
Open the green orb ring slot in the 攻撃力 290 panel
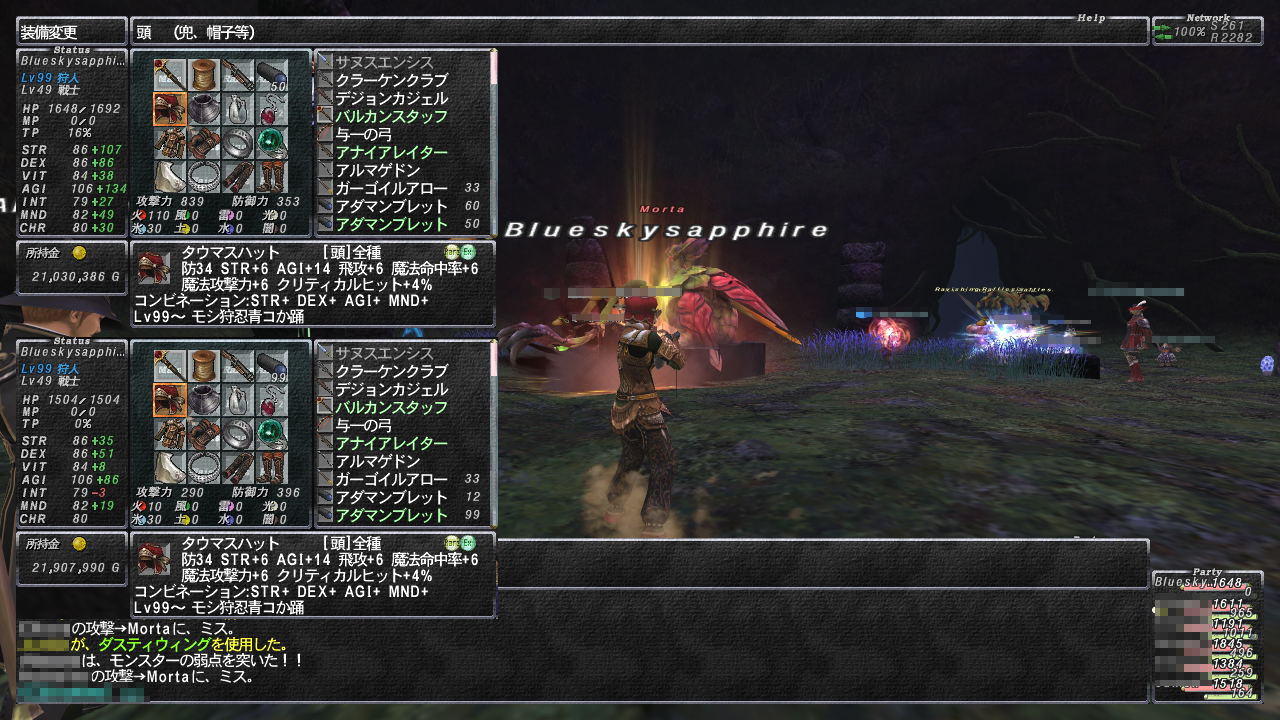271,432
